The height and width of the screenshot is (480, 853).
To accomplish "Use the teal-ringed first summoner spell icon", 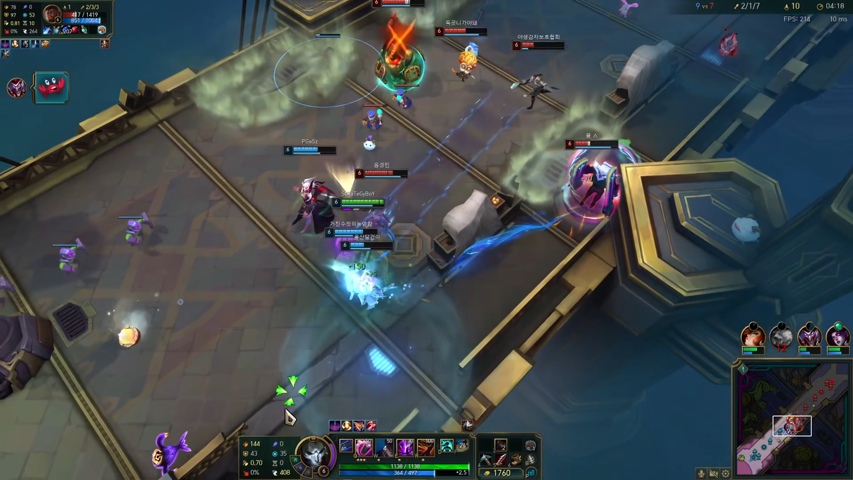I will pos(446,446).
